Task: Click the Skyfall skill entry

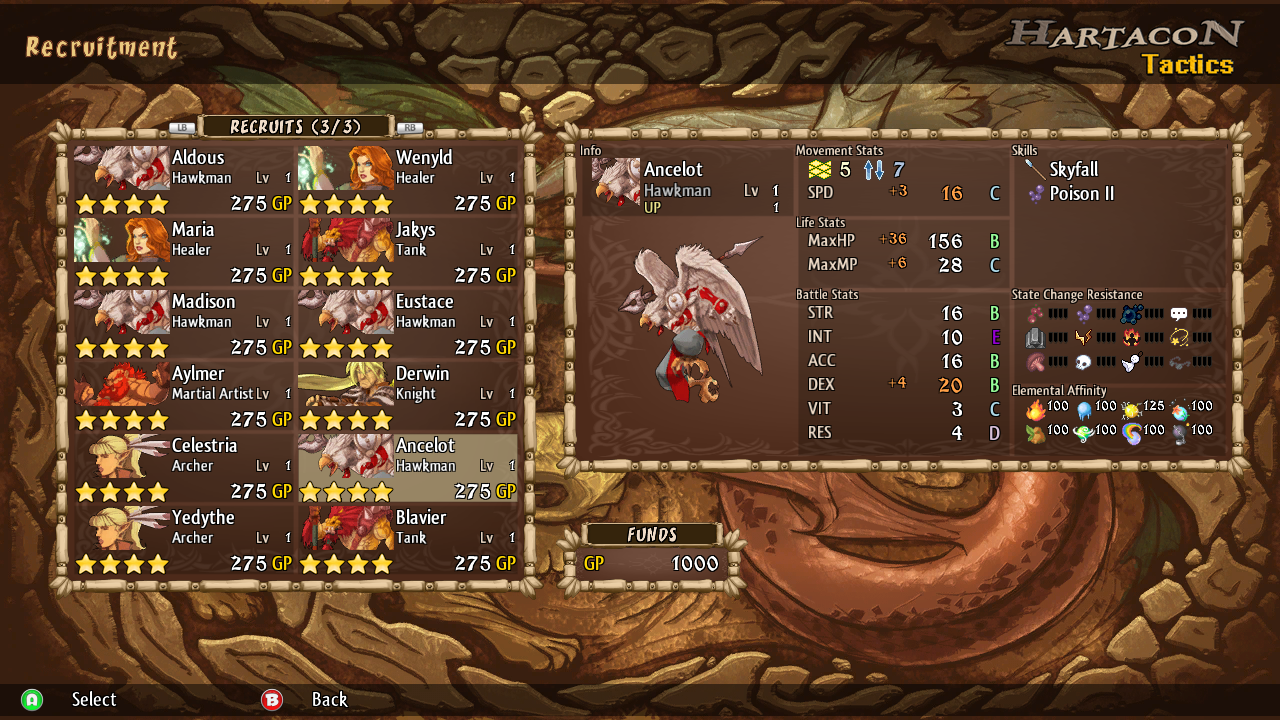Action: (1073, 170)
